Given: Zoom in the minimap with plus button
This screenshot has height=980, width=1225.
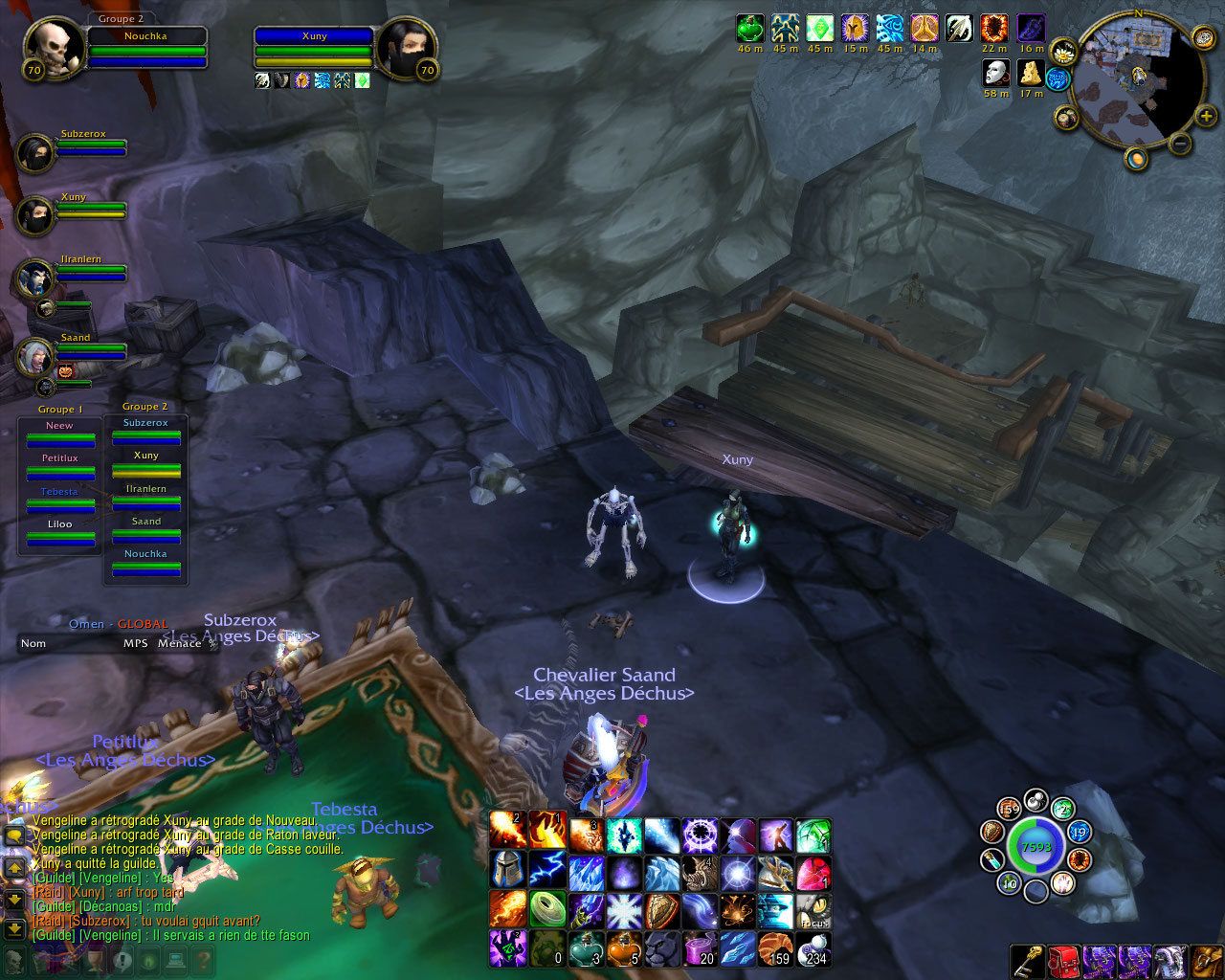Looking at the screenshot, I should click(x=1206, y=116).
